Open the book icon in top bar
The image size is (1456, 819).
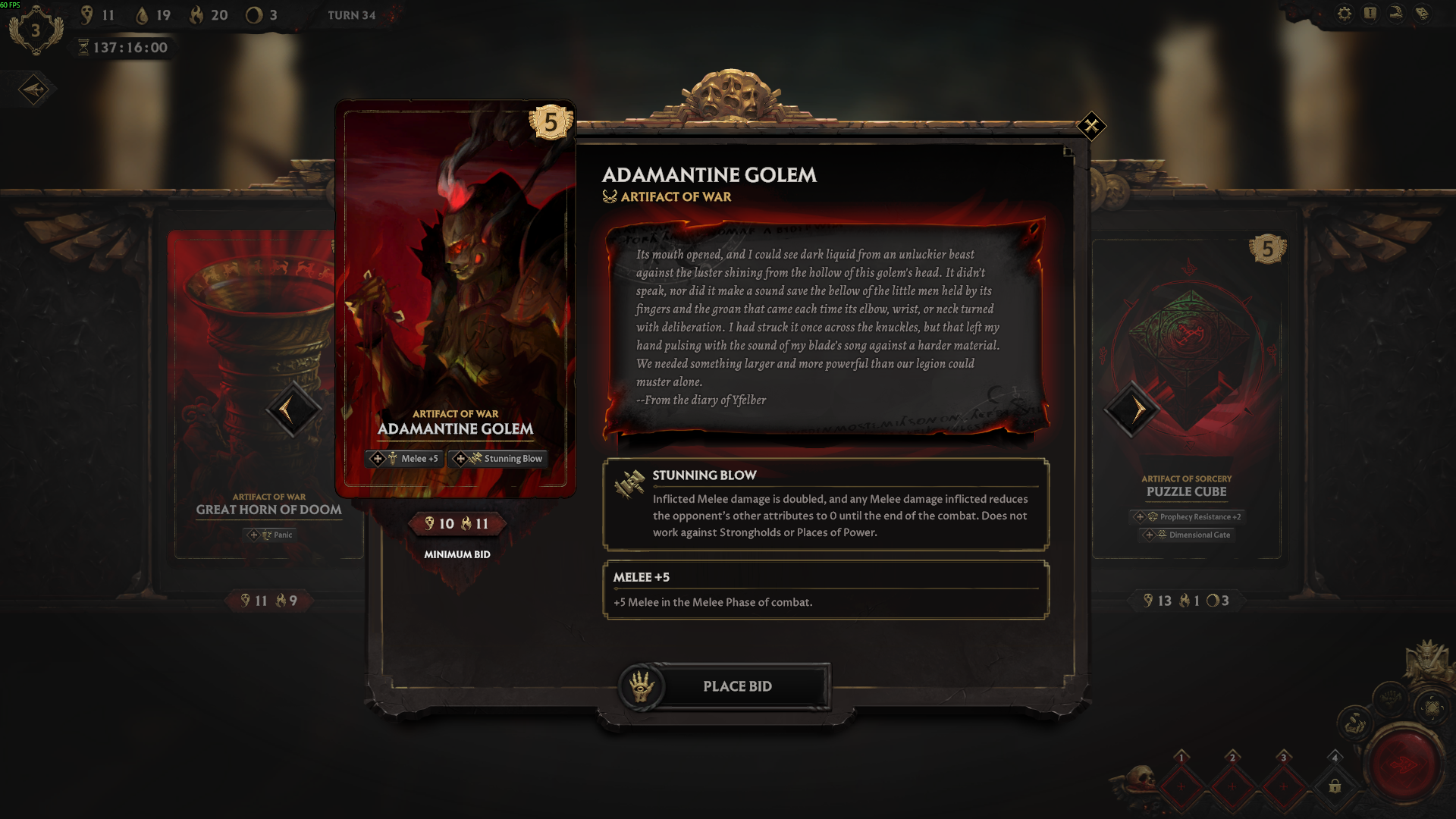tap(1422, 14)
